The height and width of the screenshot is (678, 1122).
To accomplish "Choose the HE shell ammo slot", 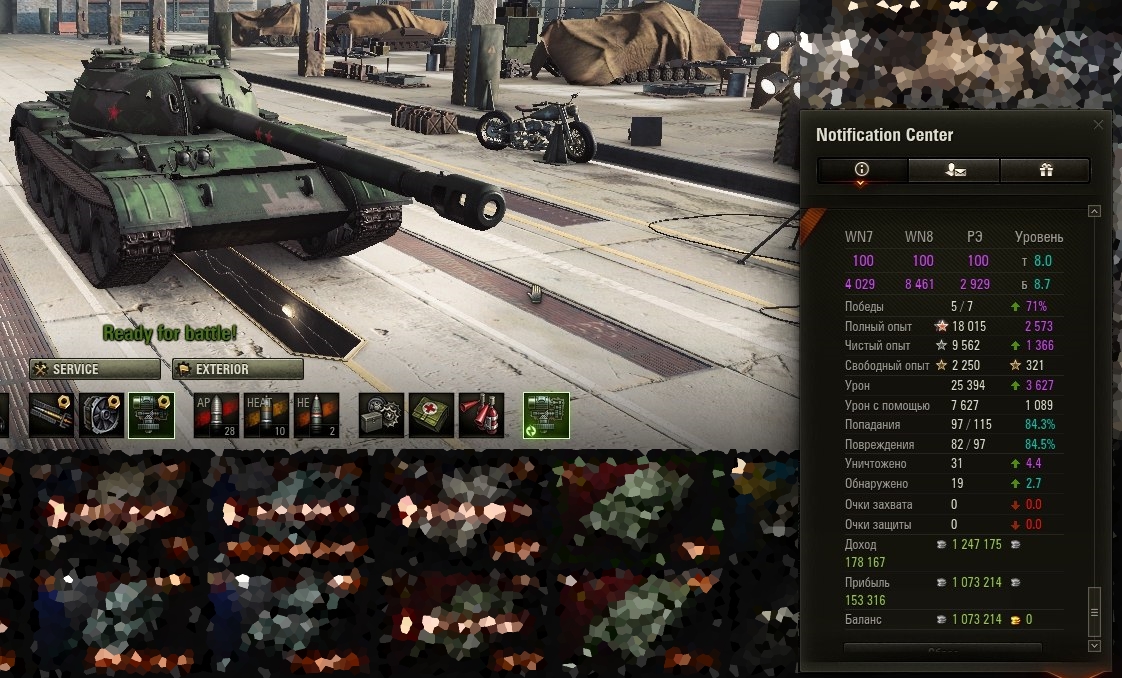I will click(x=317, y=415).
